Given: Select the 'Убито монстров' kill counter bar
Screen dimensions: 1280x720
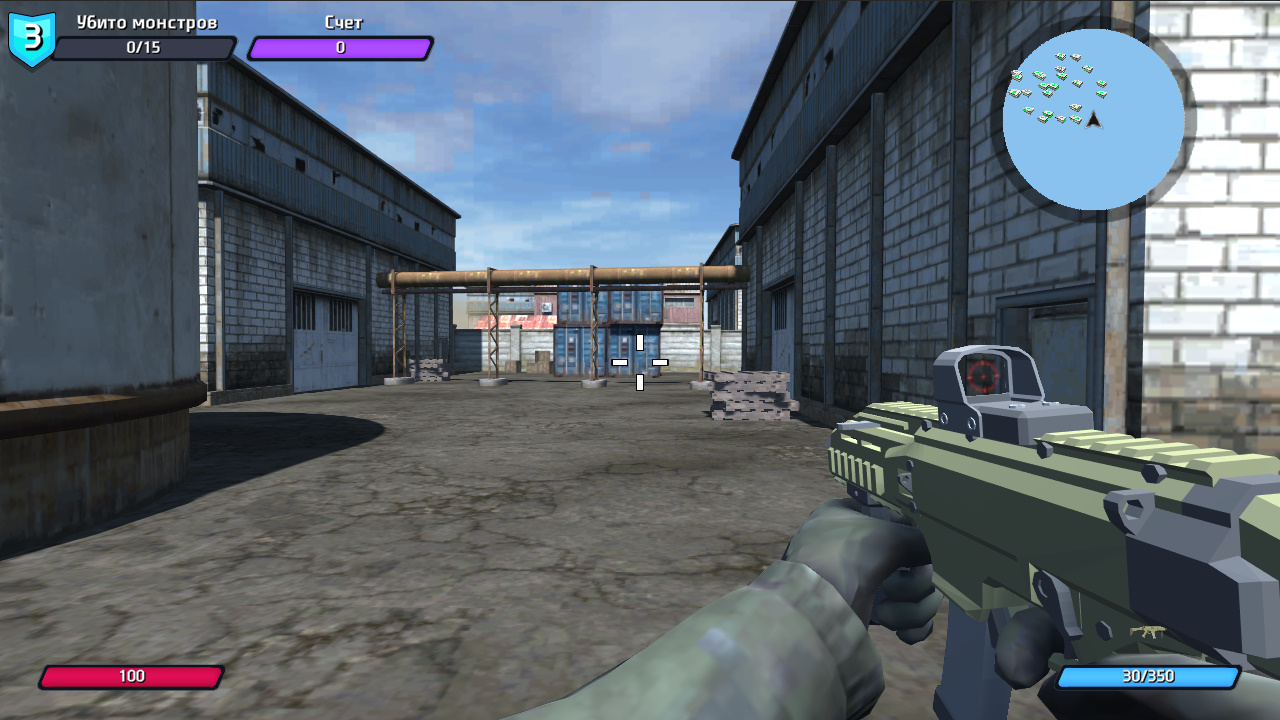Looking at the screenshot, I should click(x=145, y=47).
